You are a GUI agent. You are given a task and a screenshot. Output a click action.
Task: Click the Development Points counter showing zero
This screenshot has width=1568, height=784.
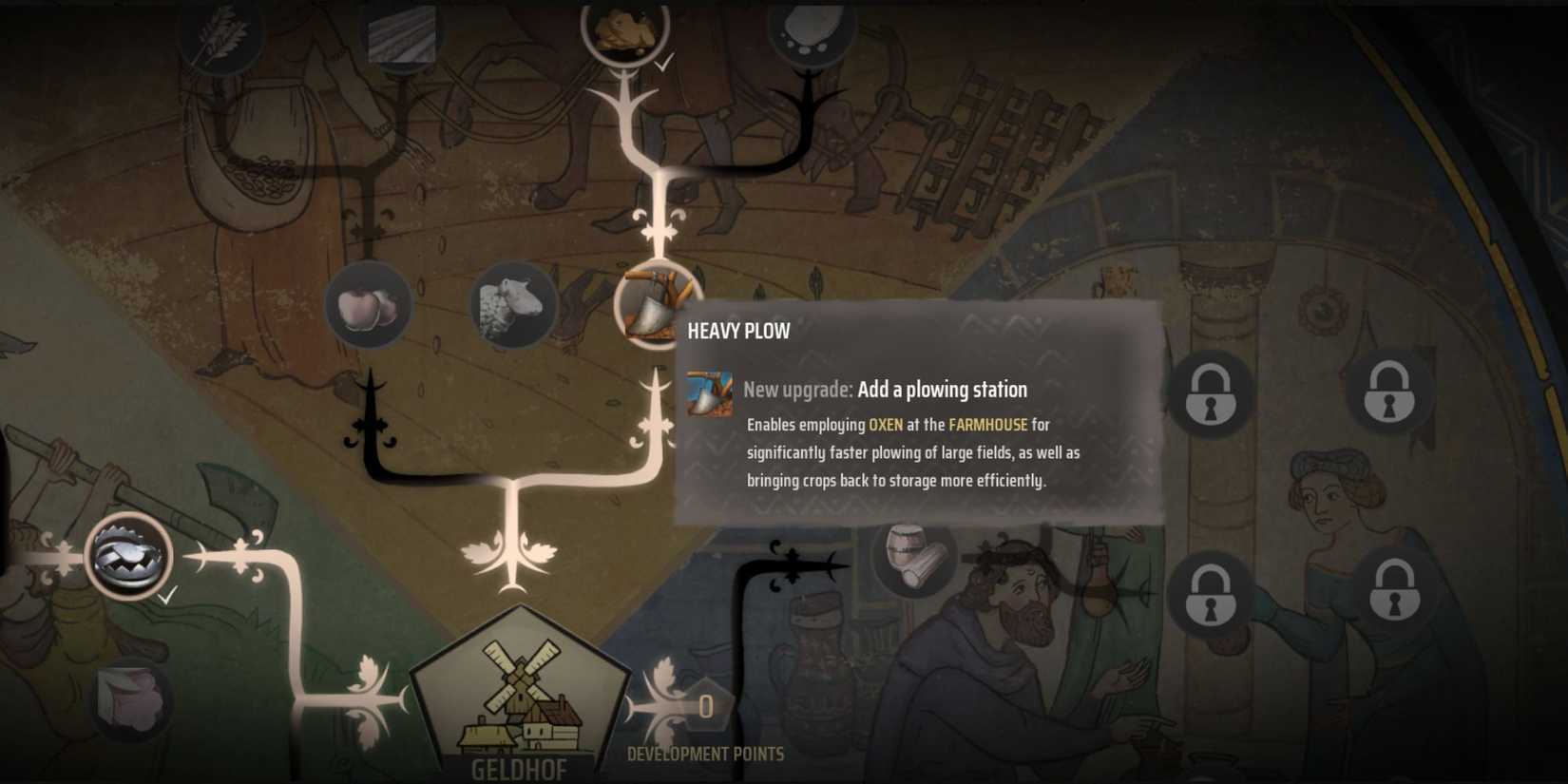[x=705, y=707]
